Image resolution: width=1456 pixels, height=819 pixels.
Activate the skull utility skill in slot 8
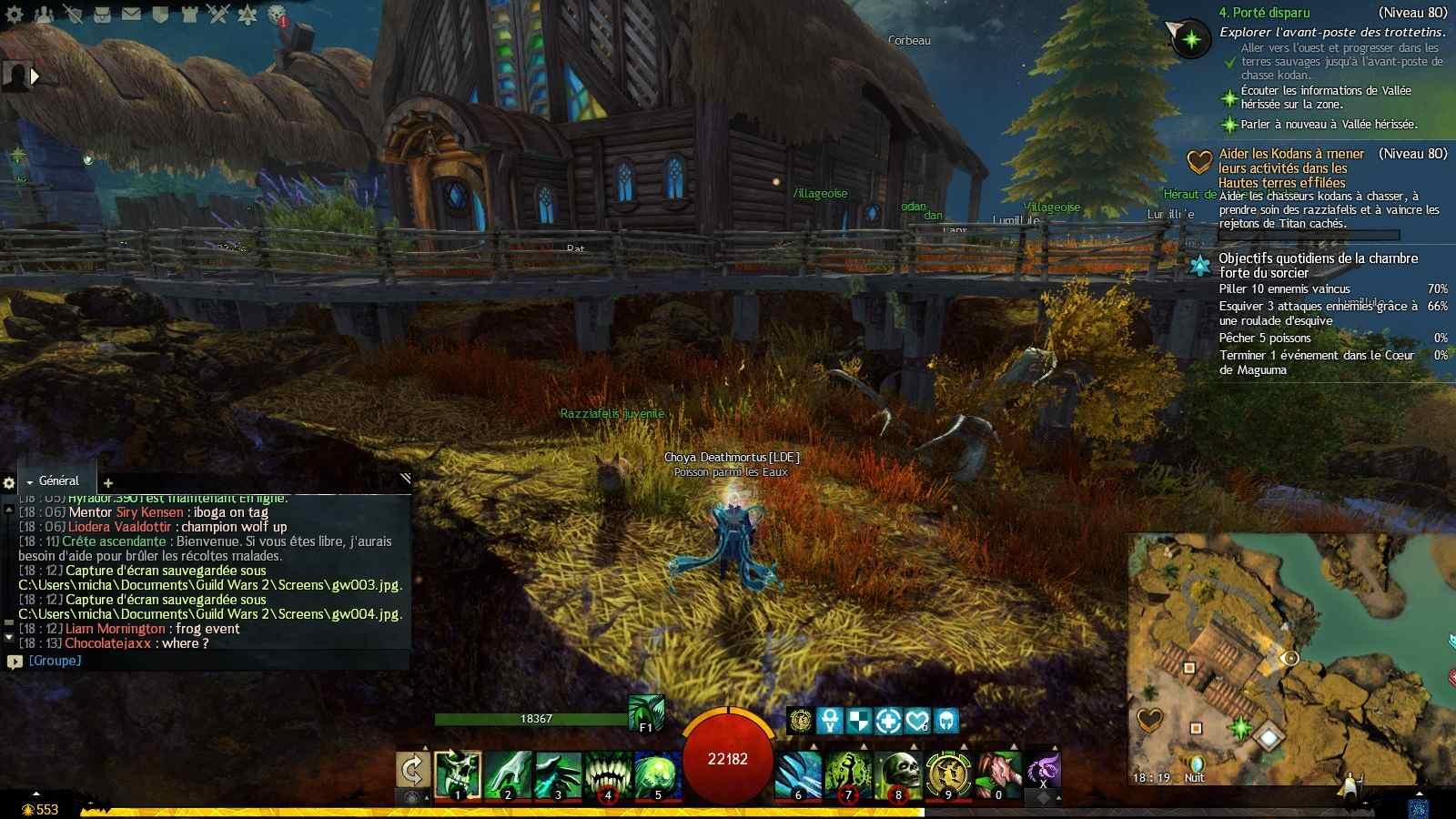pyautogui.click(x=899, y=774)
